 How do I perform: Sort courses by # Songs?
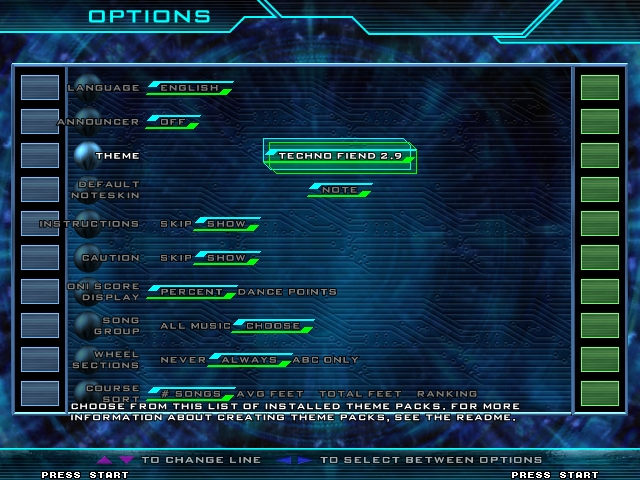pyautogui.click(x=190, y=394)
